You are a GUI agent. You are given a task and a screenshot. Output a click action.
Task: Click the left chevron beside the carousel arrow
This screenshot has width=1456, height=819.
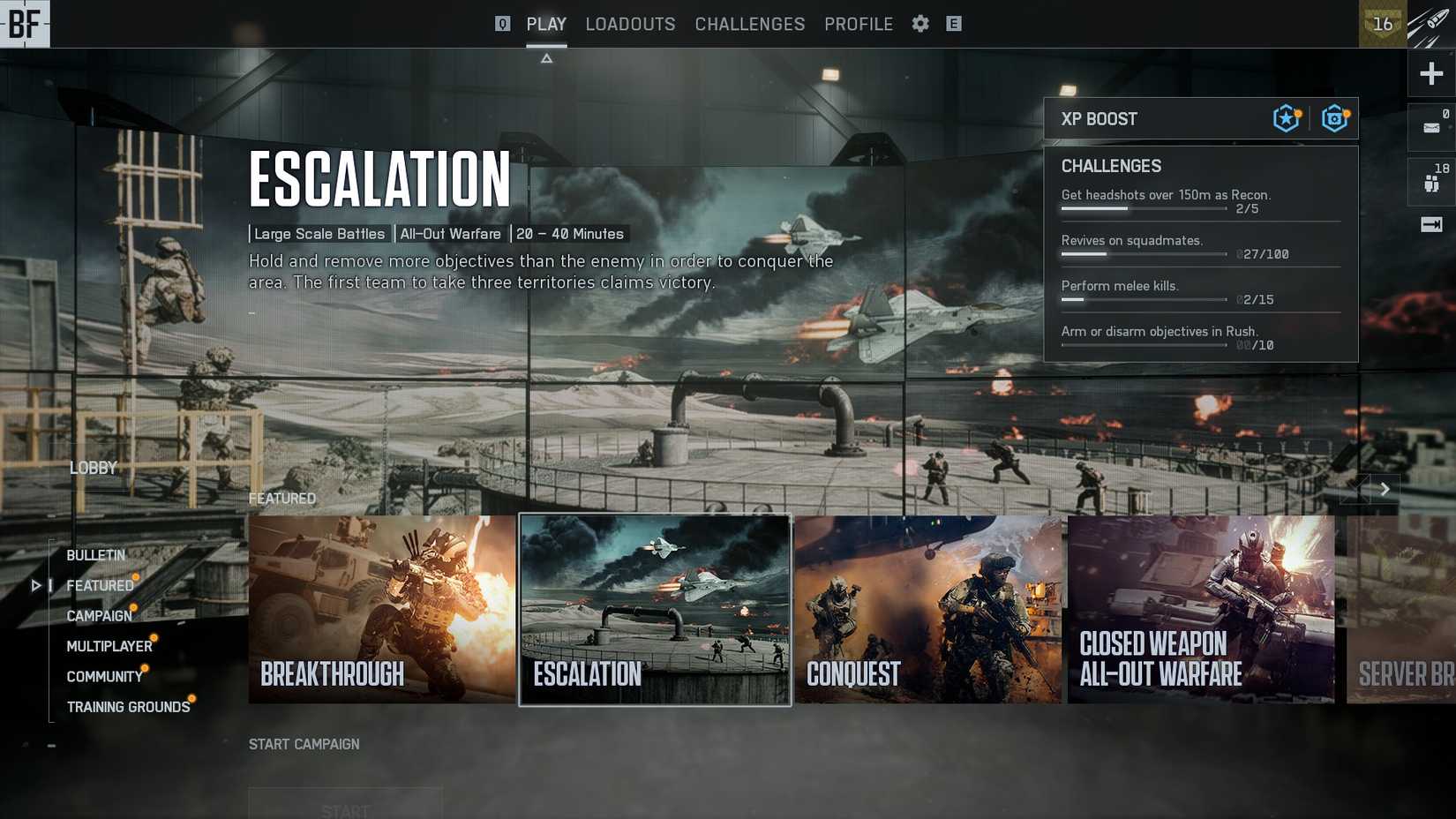1355,489
